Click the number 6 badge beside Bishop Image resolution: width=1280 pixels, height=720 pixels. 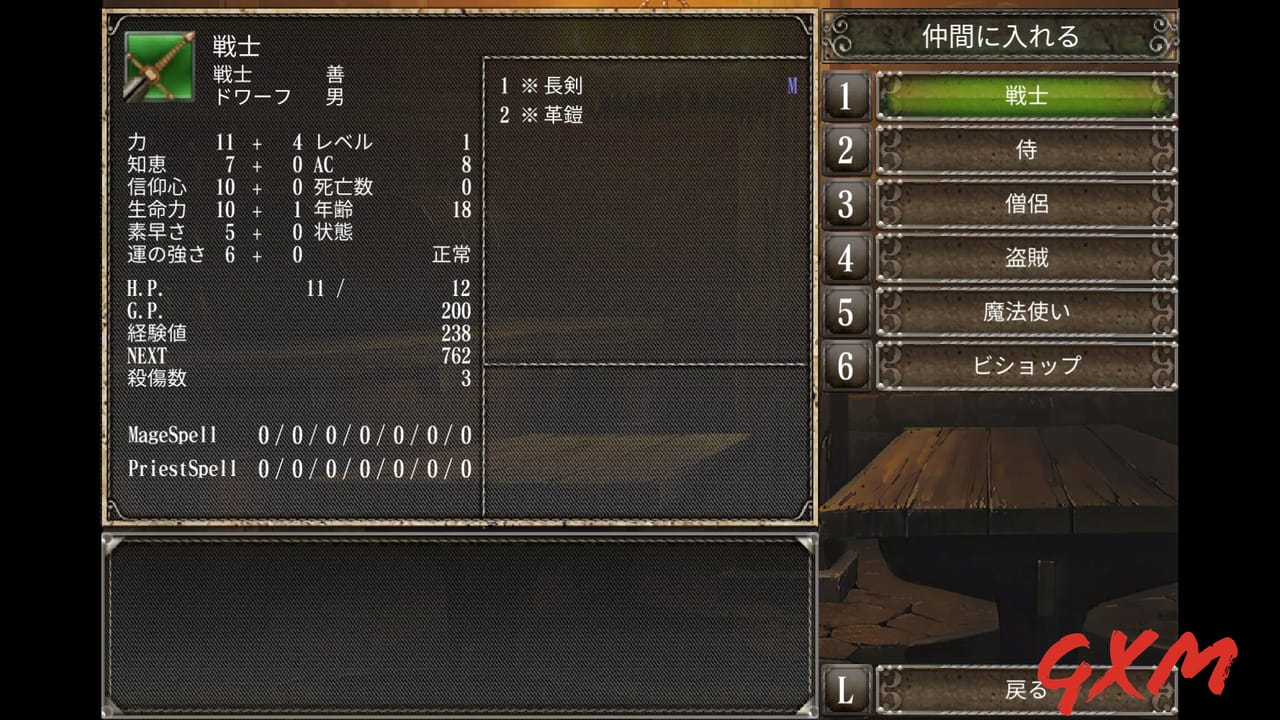pyautogui.click(x=845, y=366)
